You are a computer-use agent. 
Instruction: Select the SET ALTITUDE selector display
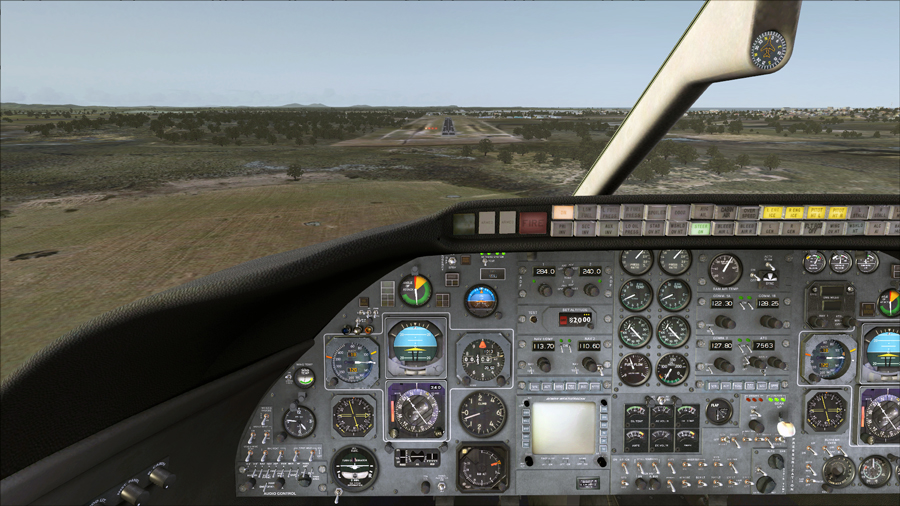click(576, 319)
